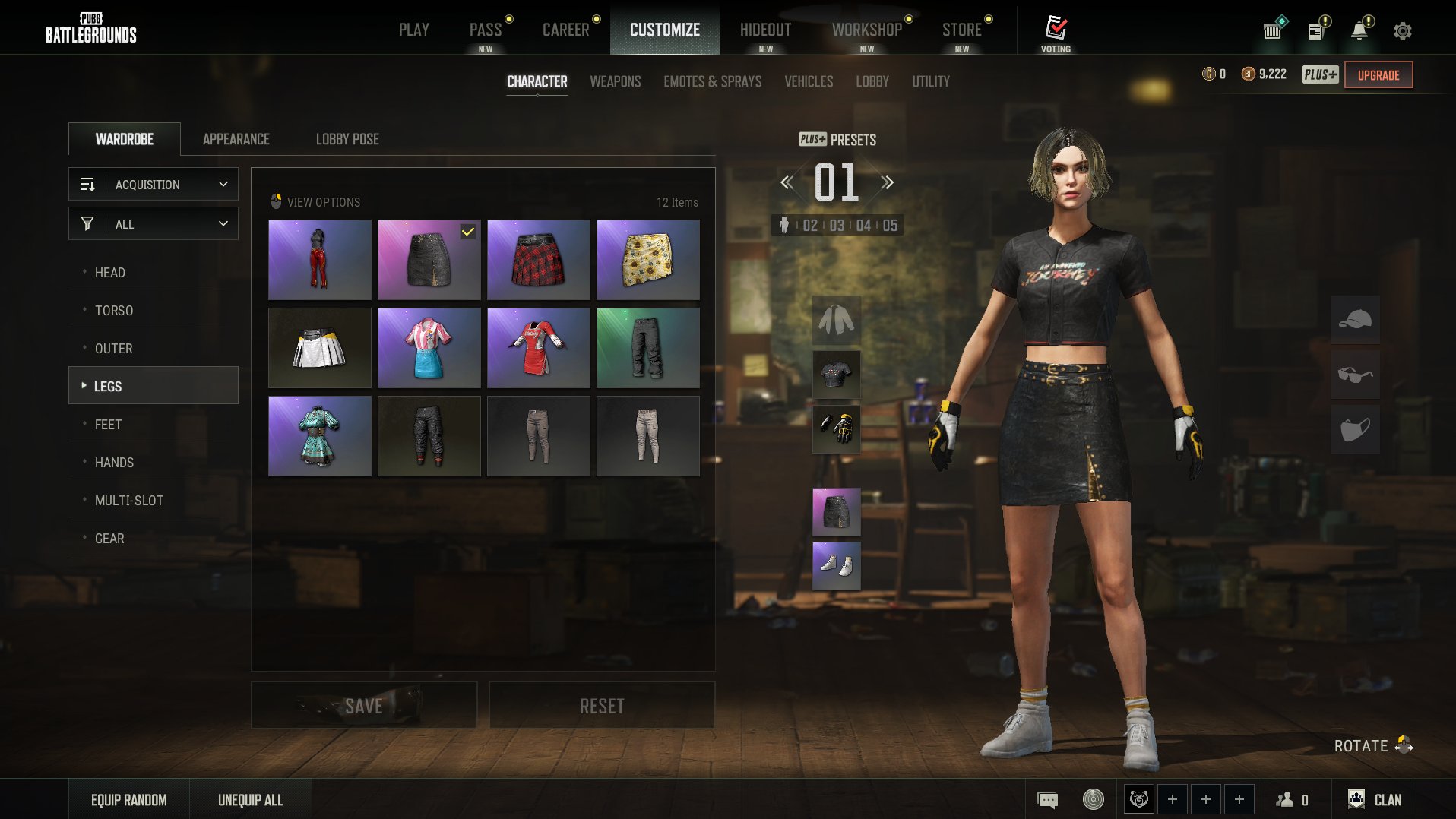The image size is (1456, 819).
Task: Select the Feet wardrobe category
Action: (x=108, y=425)
